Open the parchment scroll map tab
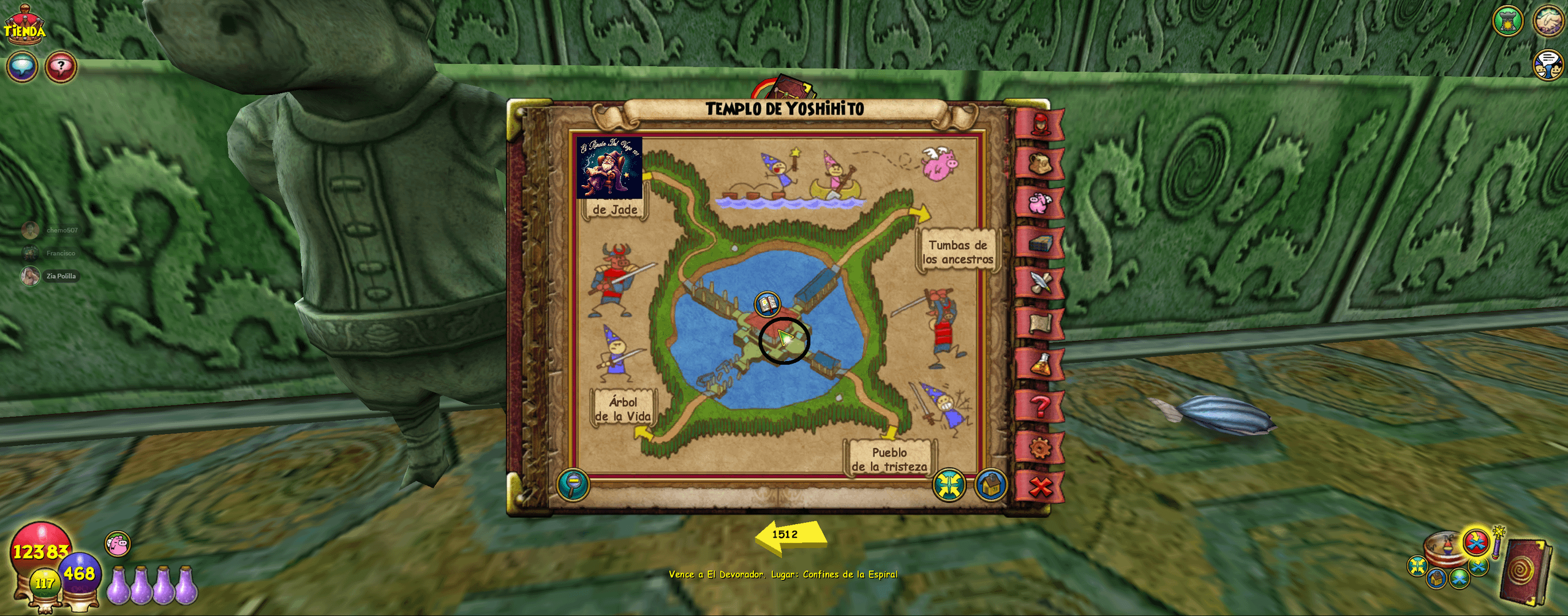Screen dimensions: 1568x616 pyautogui.click(x=1040, y=324)
